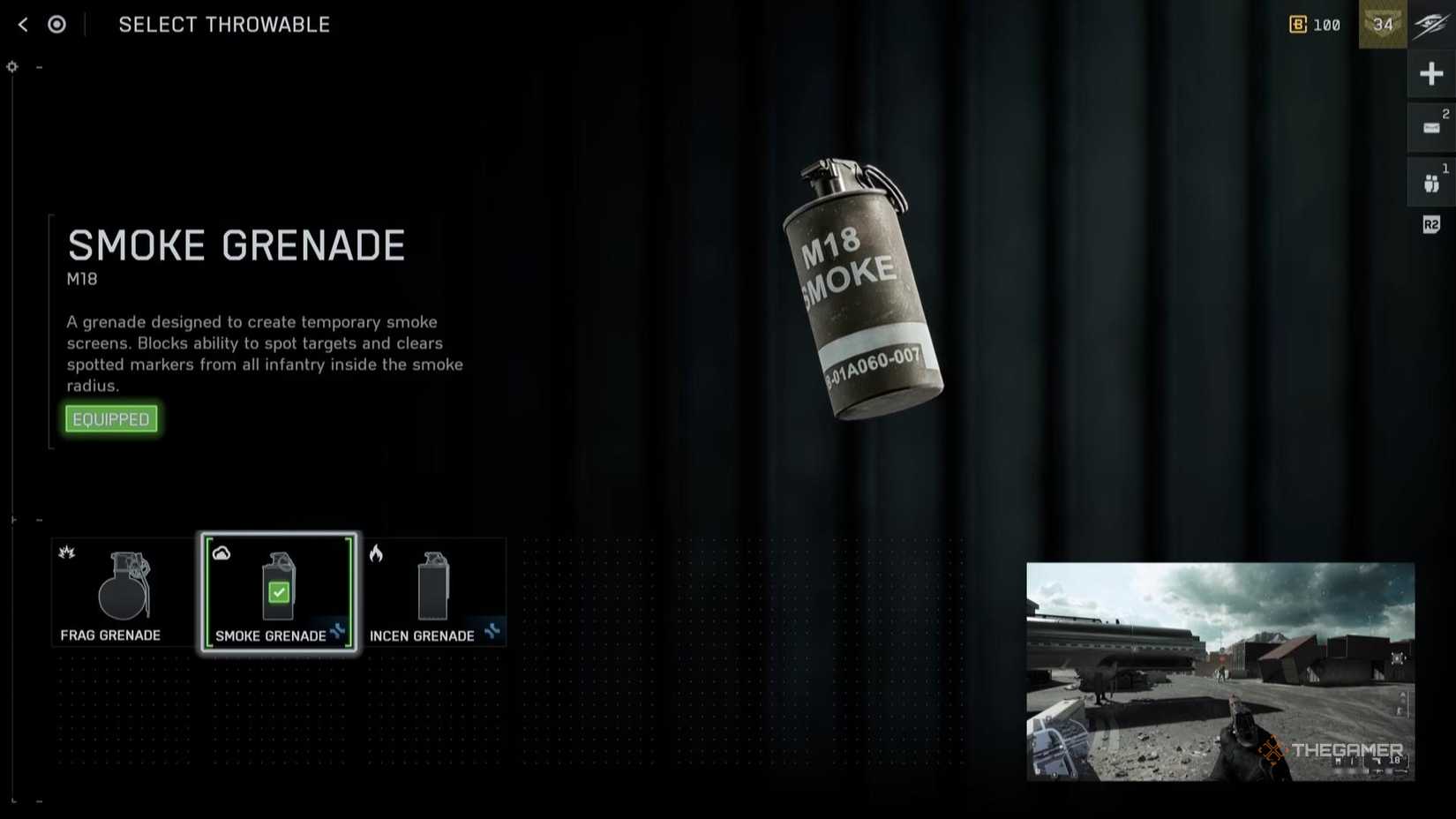Select the Frag Grenade loadout option

(121, 591)
